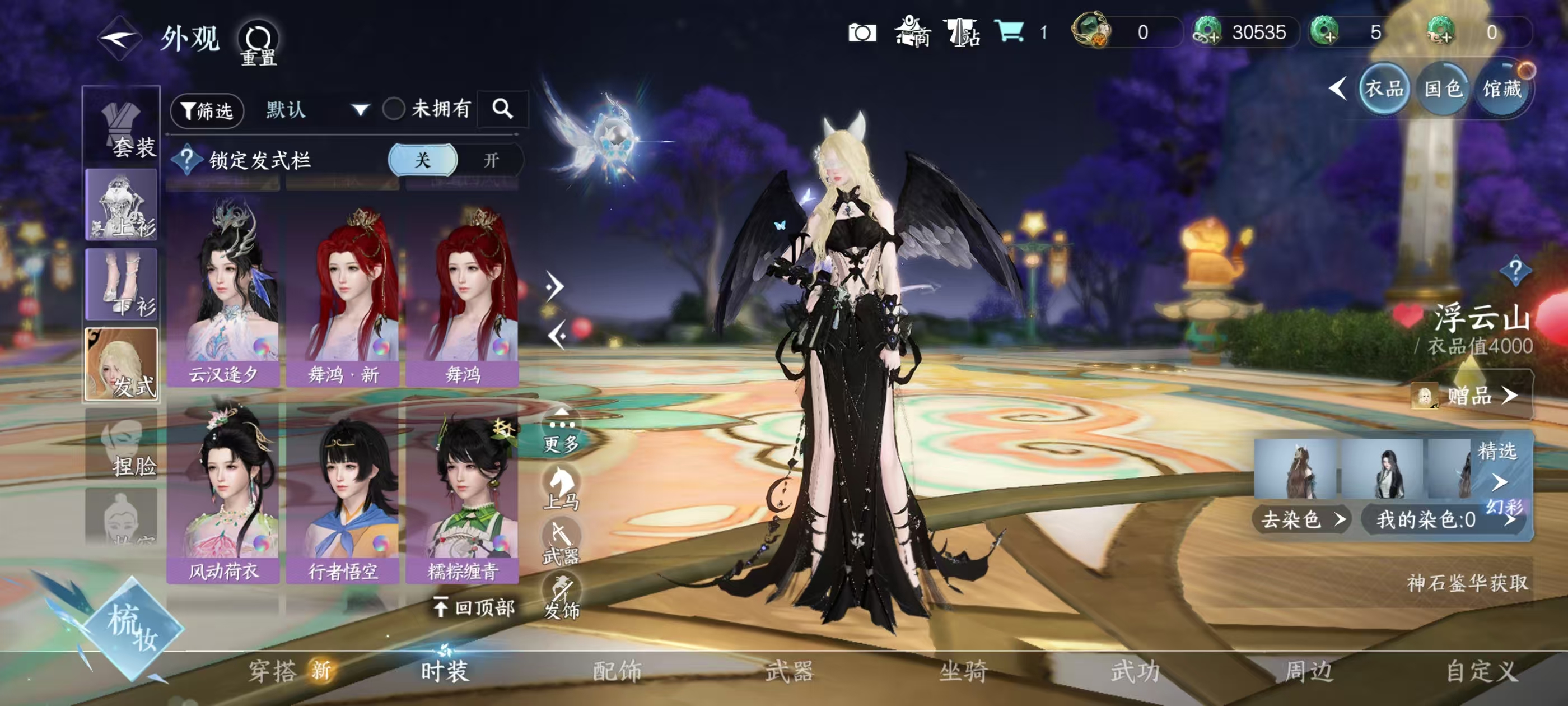Go back using the top-left arrow
Image resolution: width=1568 pixels, height=706 pixels.
[x=120, y=38]
